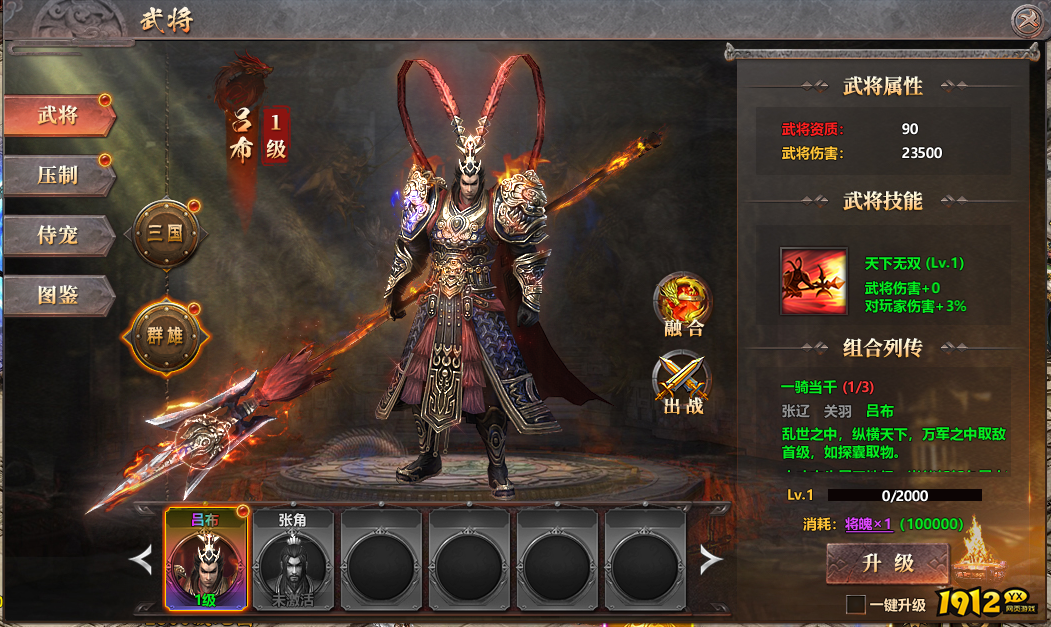Send the general to battle with 出战
The width and height of the screenshot is (1051, 627).
click(683, 383)
